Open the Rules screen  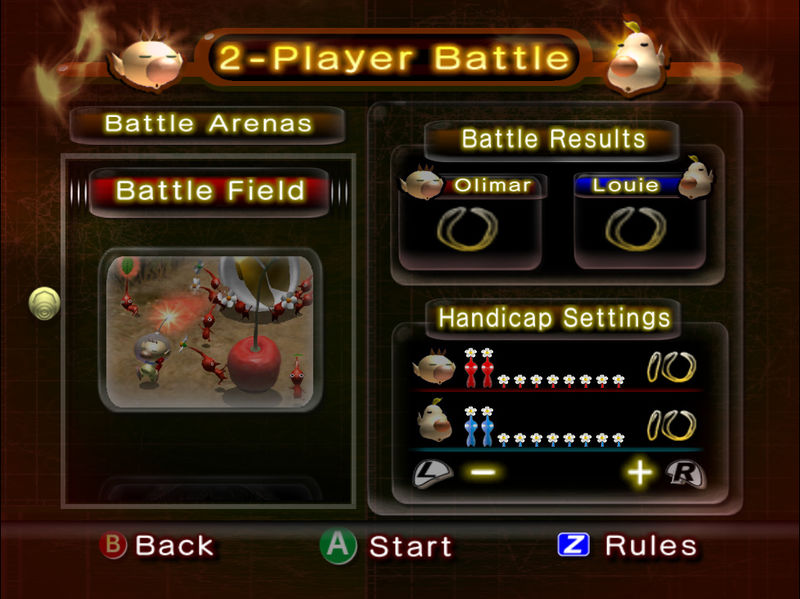pos(628,546)
